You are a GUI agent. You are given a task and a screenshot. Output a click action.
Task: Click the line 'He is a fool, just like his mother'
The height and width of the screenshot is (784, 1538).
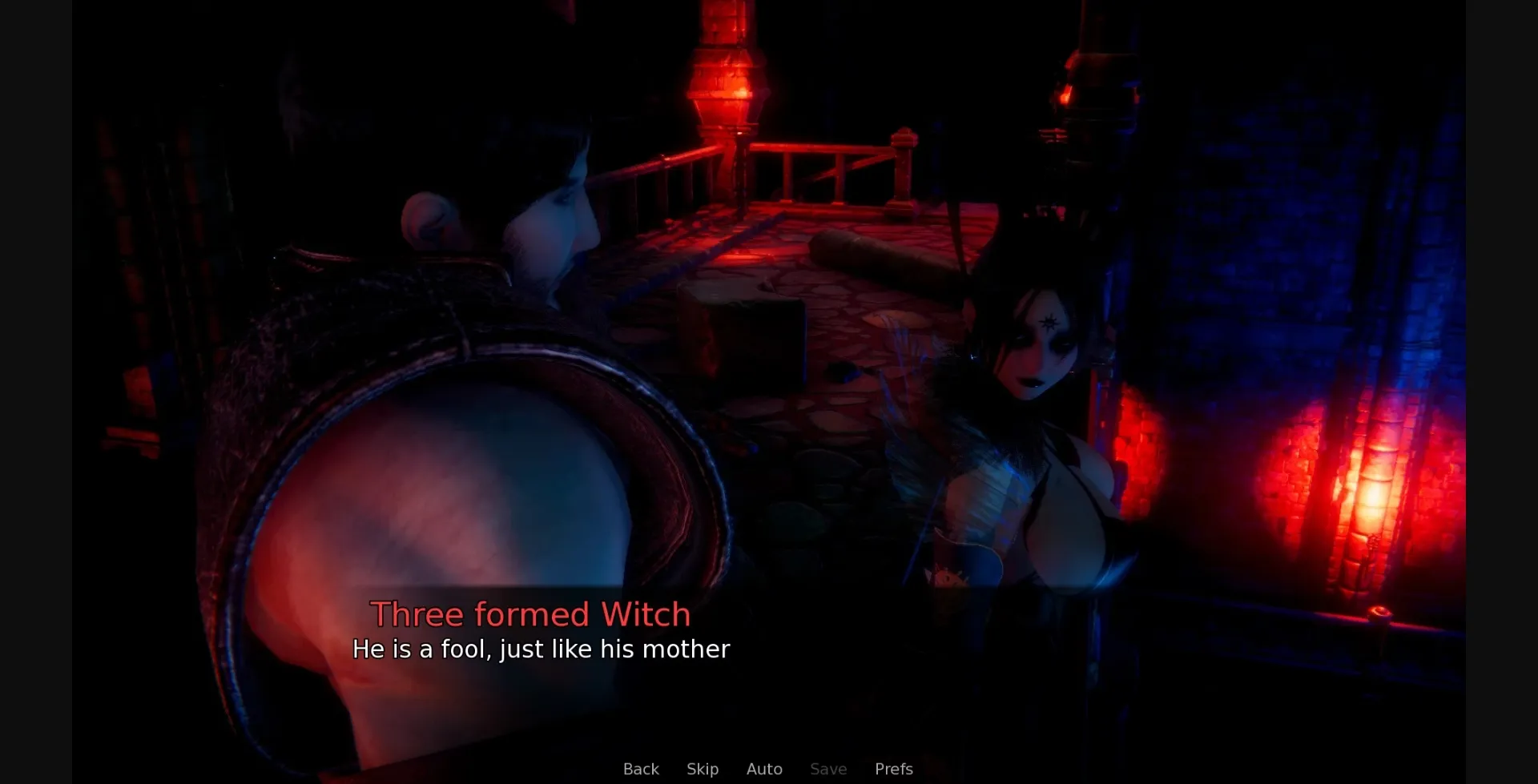point(542,649)
